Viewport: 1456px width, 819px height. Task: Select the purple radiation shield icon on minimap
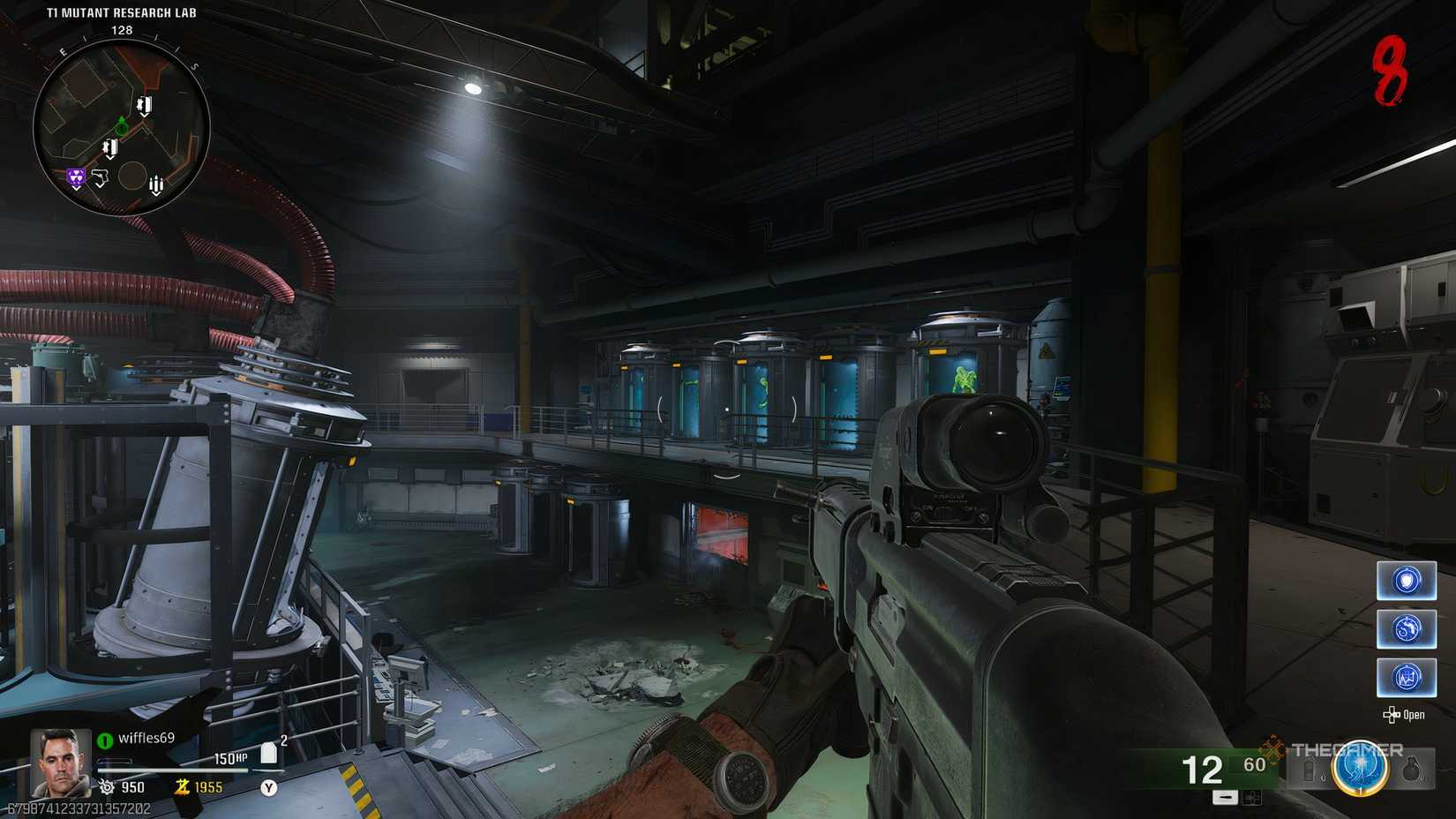[x=76, y=177]
